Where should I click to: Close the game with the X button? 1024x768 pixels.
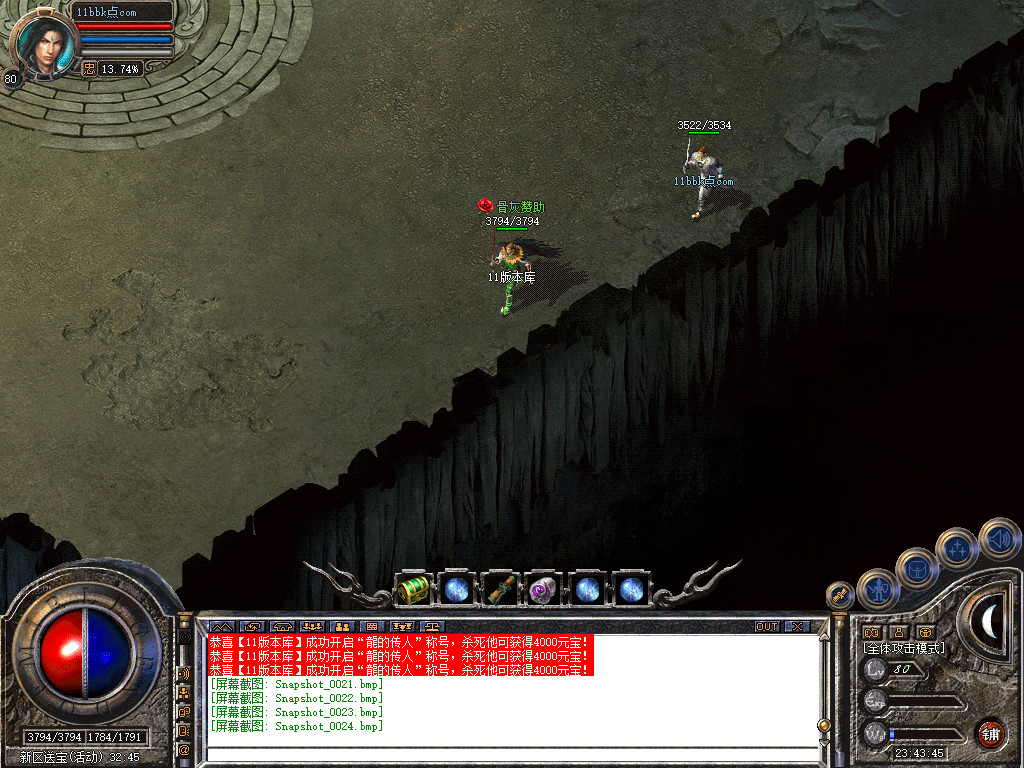(x=797, y=627)
